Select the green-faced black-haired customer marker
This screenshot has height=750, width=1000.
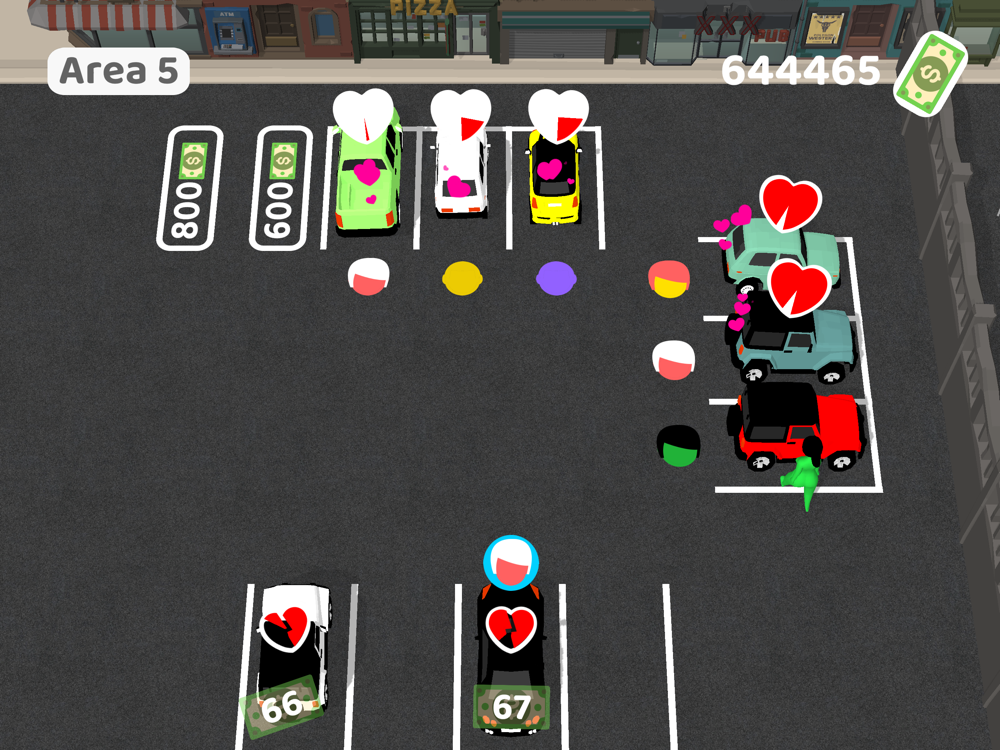tap(678, 445)
